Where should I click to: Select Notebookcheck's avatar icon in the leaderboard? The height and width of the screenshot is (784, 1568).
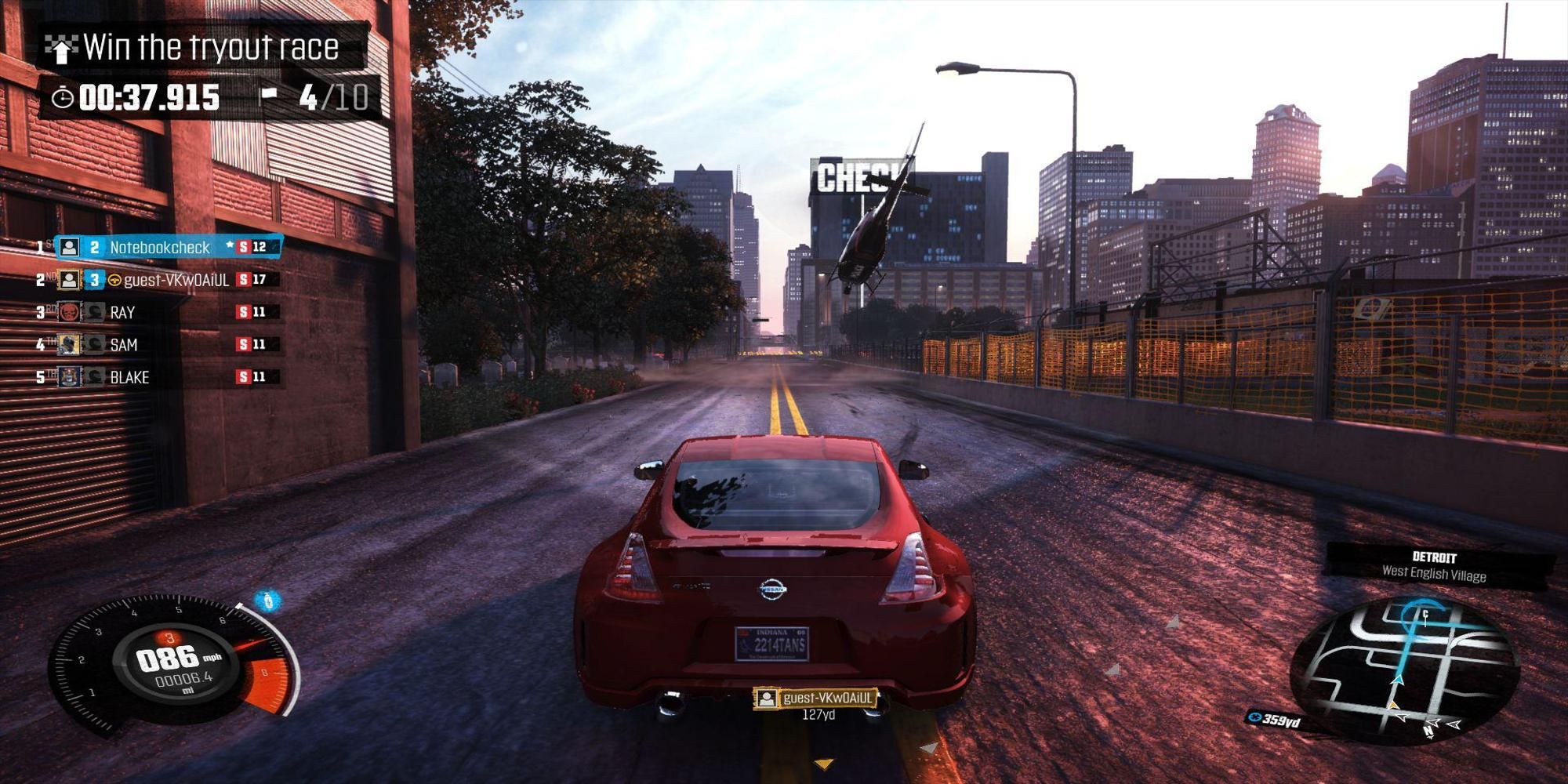pos(69,247)
